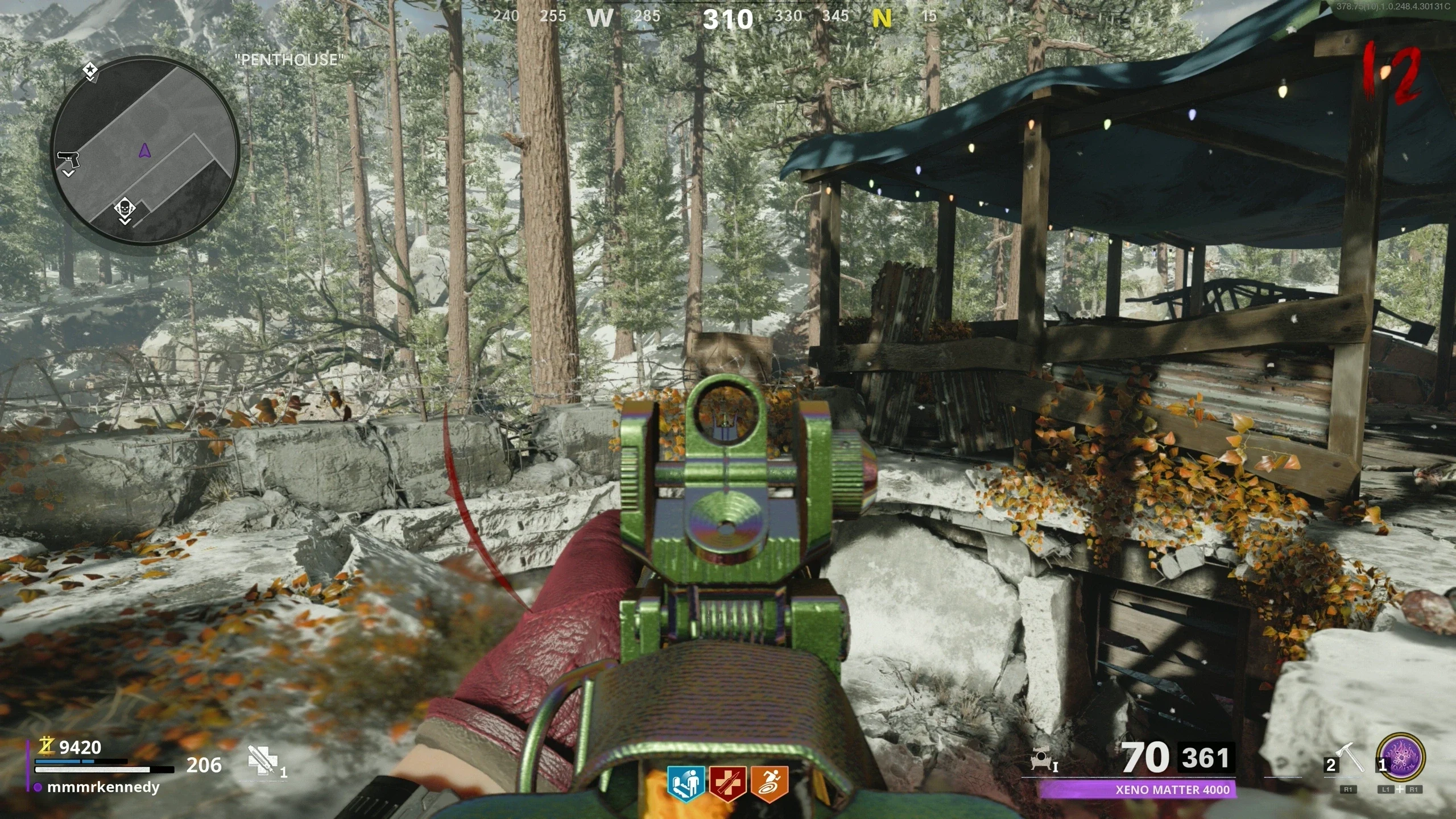The height and width of the screenshot is (819, 1456).
Task: Click the self-revive syringe icon
Action: coord(262,761)
